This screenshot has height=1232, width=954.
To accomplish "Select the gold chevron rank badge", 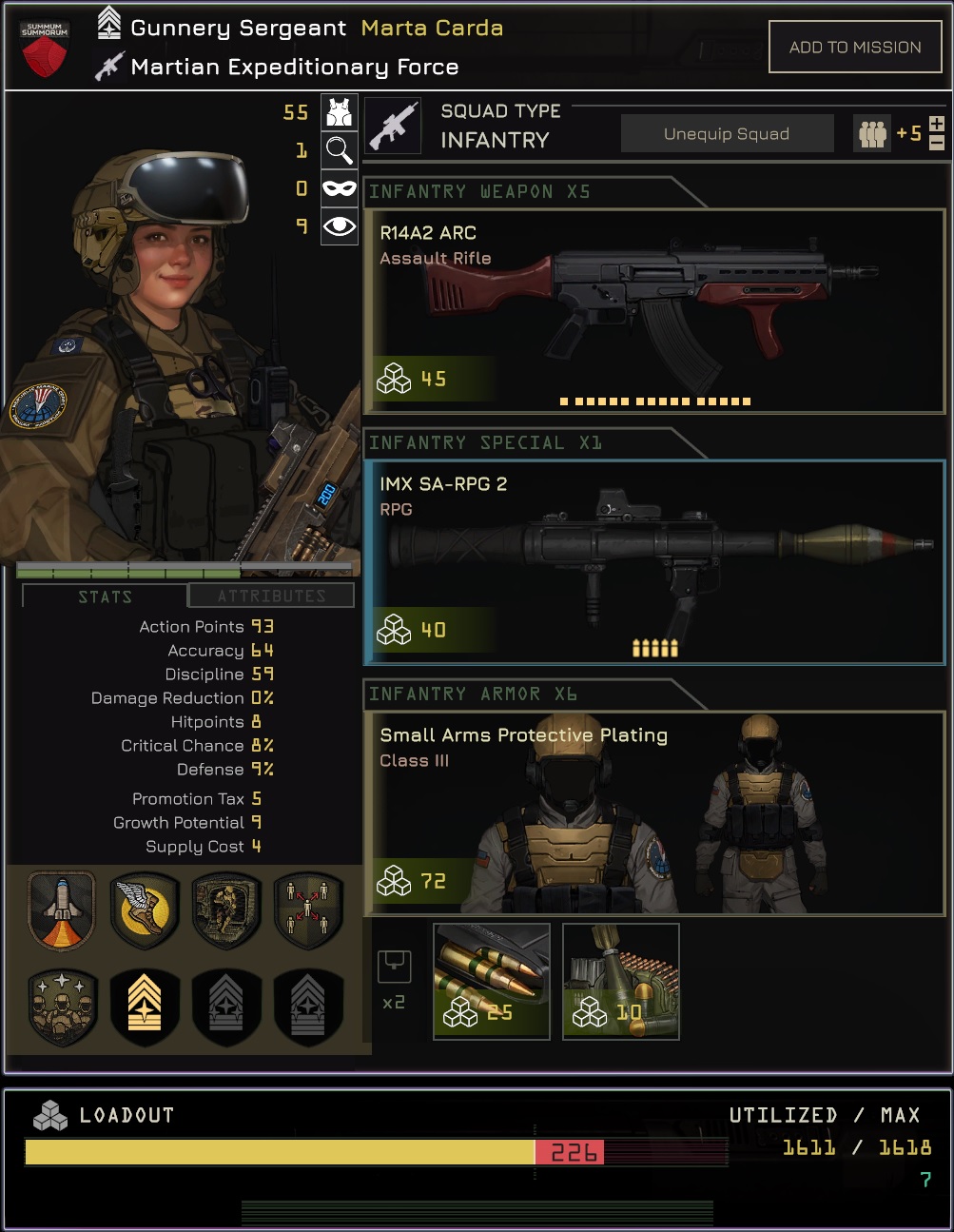I will pos(145,1006).
